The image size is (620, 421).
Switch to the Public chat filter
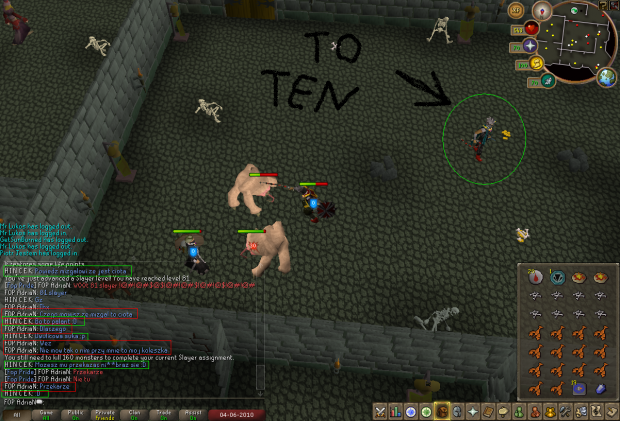tap(74, 413)
